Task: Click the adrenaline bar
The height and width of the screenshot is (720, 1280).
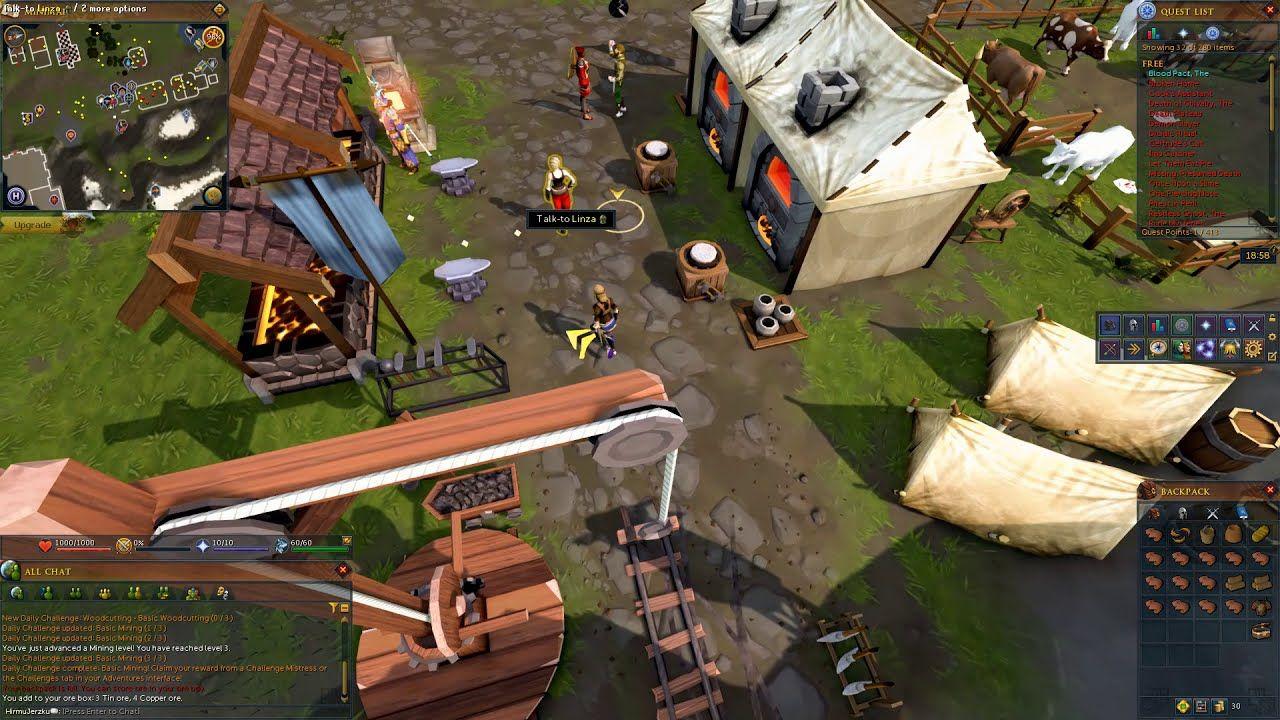Action: point(165,547)
